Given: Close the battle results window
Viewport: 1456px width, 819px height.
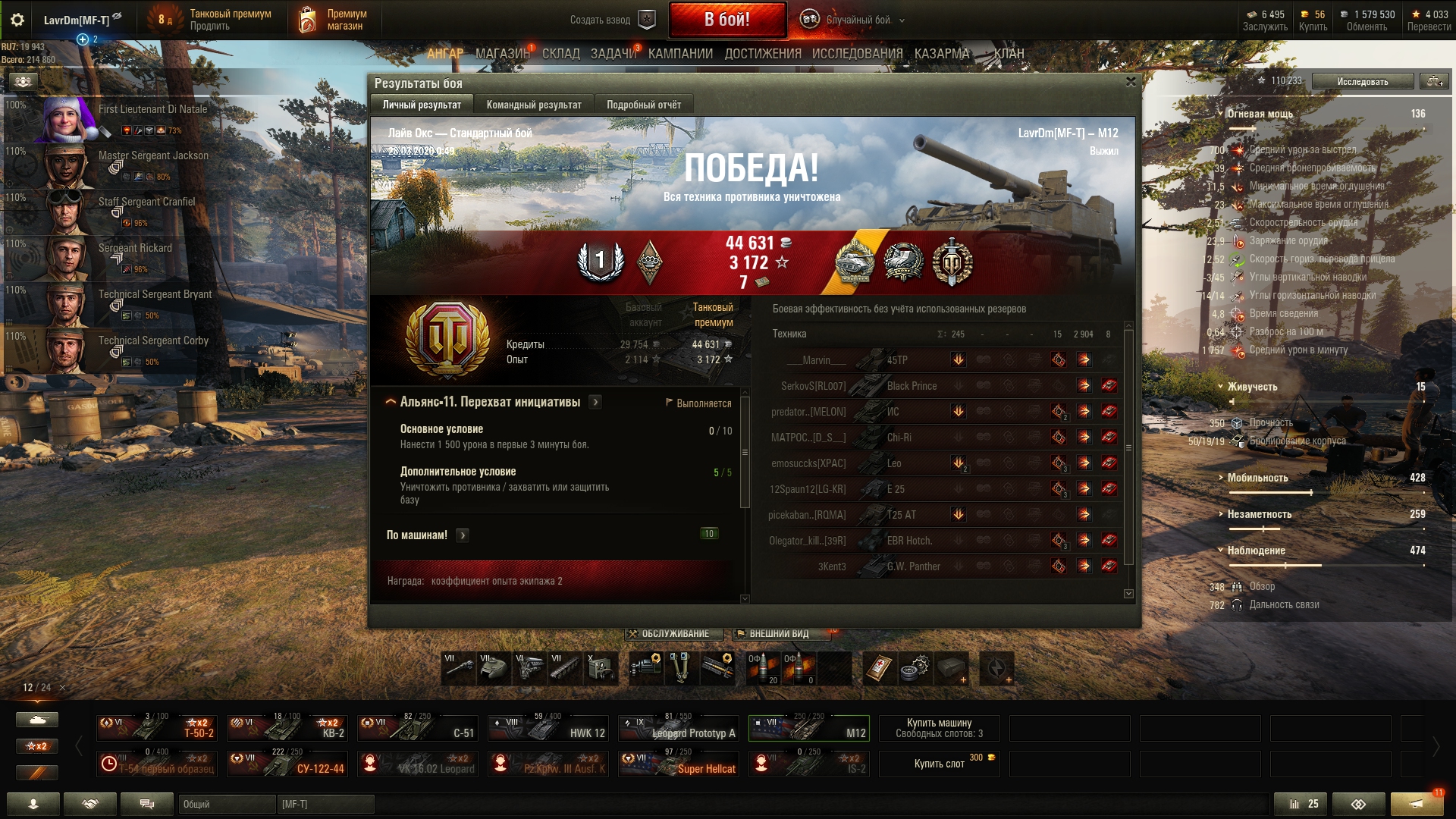Looking at the screenshot, I should click(x=1131, y=82).
